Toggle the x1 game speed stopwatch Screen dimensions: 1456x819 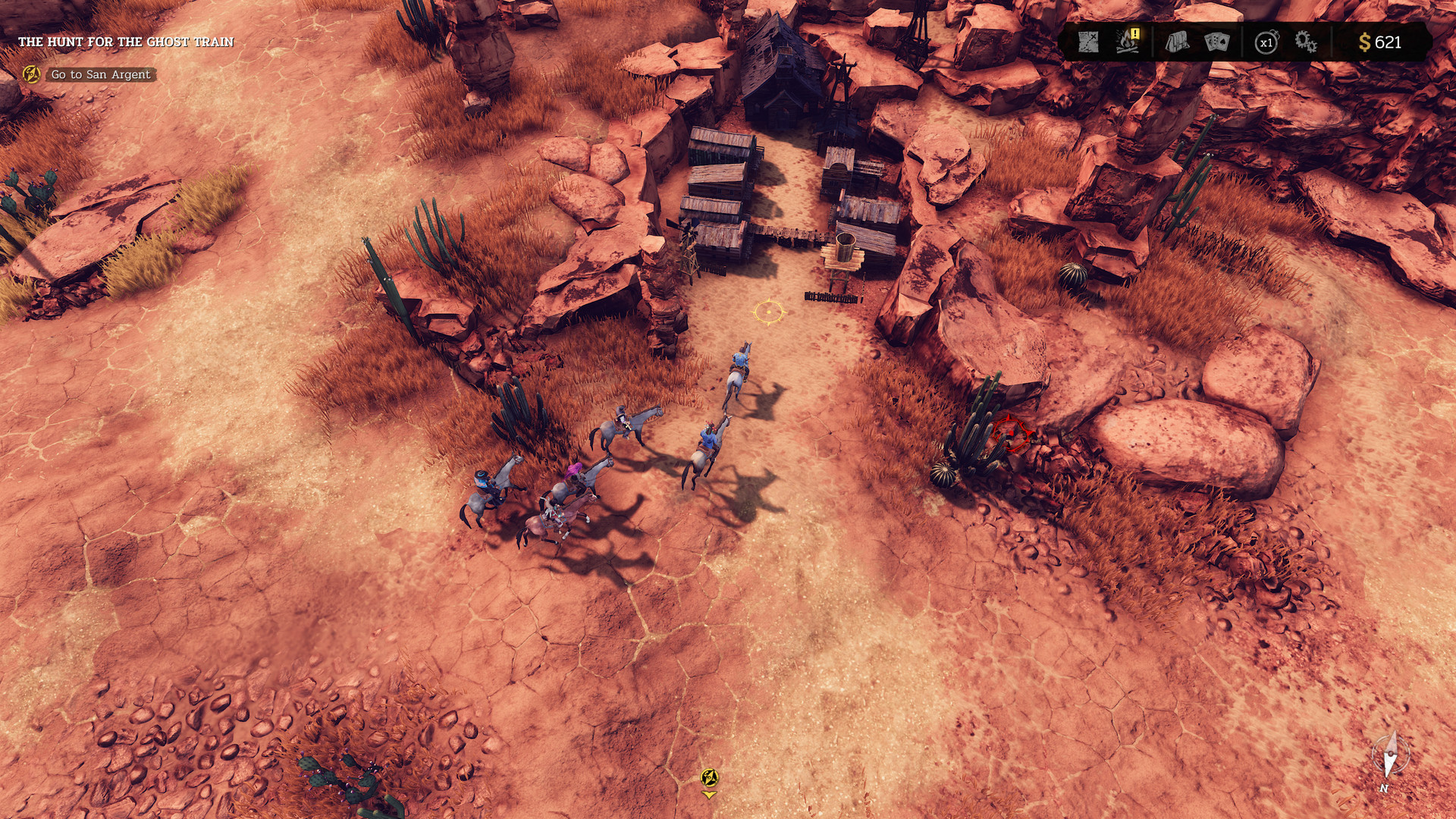point(1265,42)
